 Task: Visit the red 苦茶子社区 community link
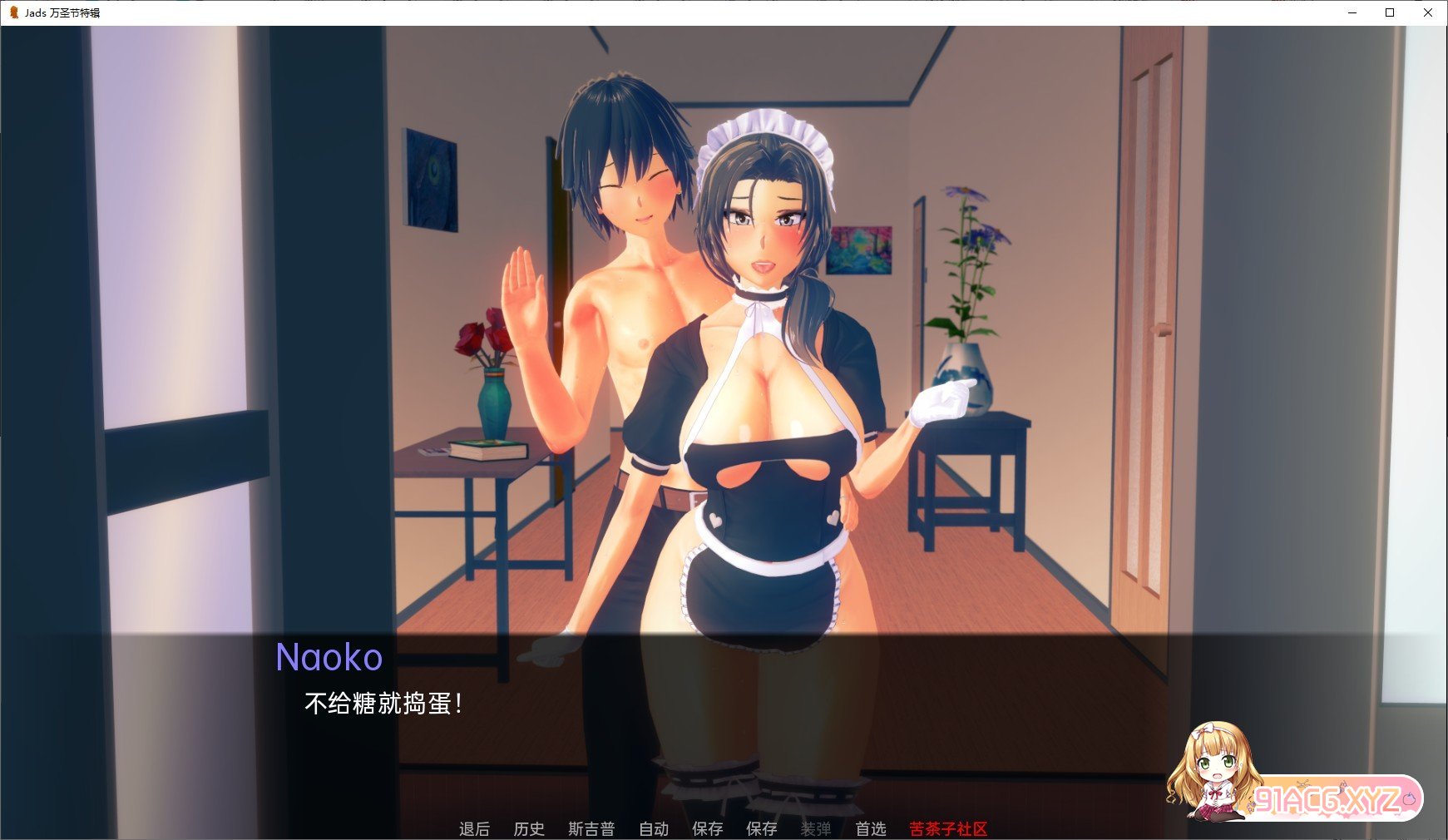point(945,828)
